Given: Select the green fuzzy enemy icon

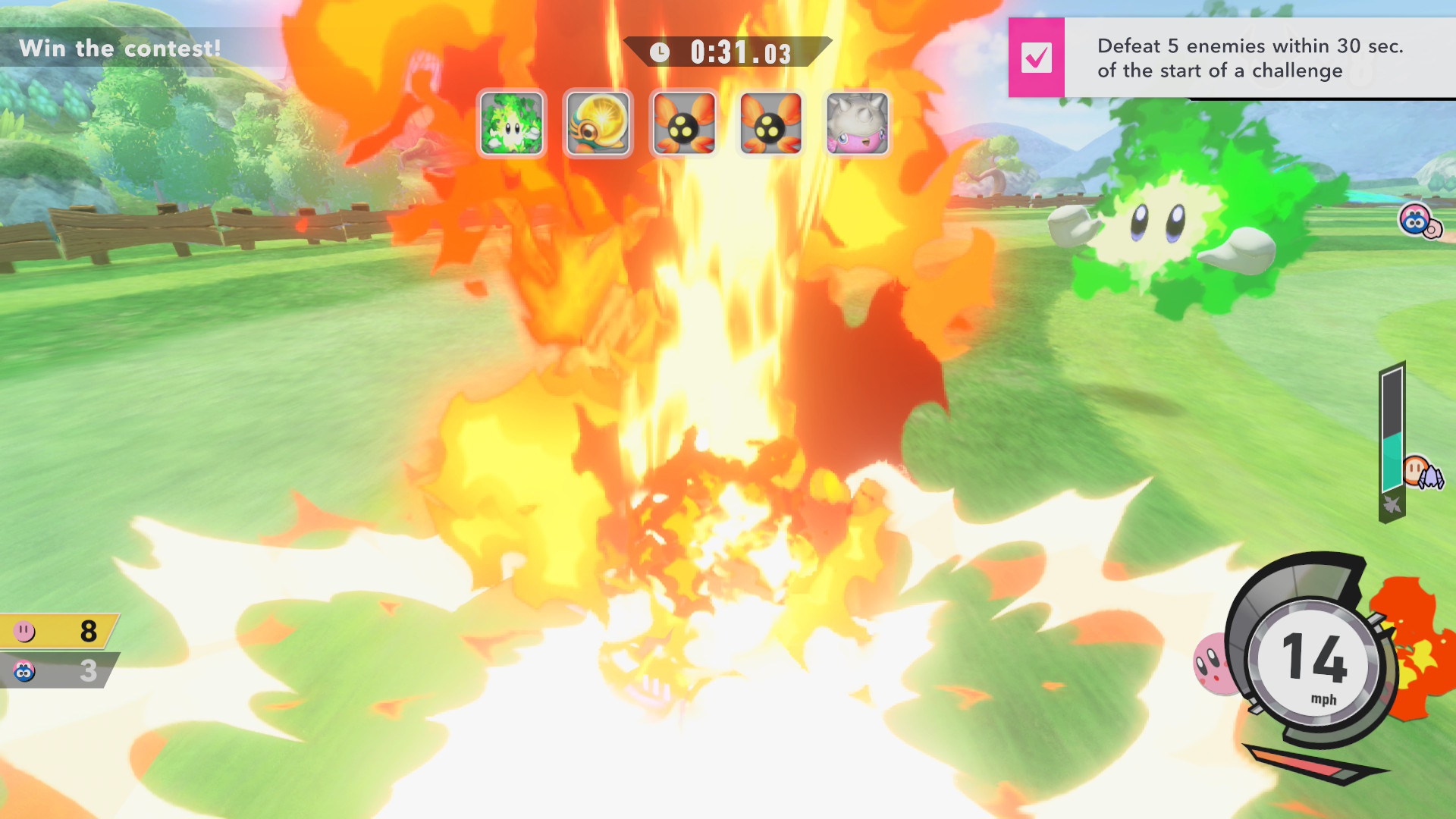Looking at the screenshot, I should (x=512, y=123).
